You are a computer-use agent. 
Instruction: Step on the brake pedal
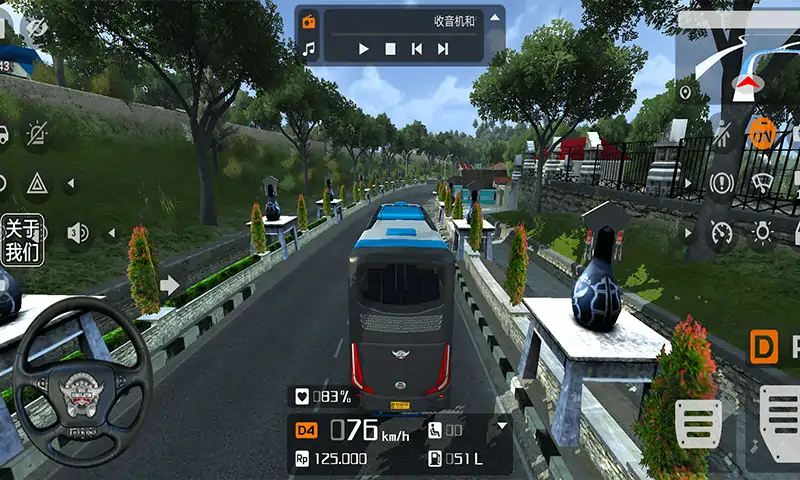[x=698, y=423]
